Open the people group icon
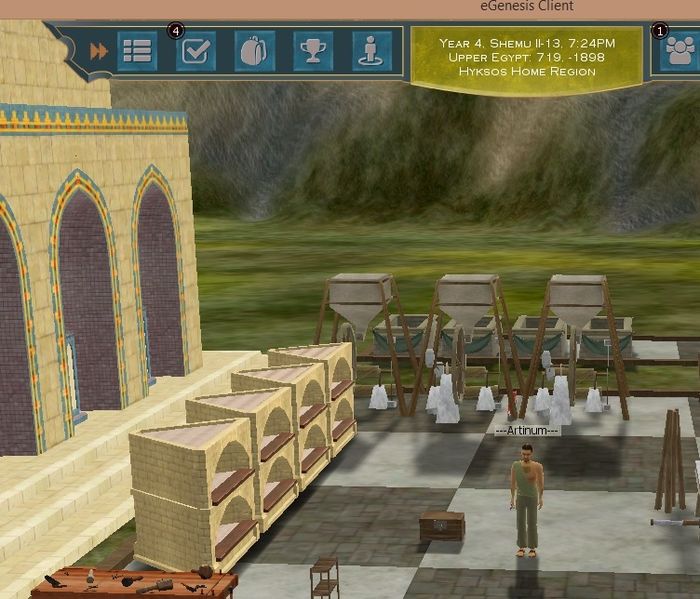The width and height of the screenshot is (700, 599). 680,51
